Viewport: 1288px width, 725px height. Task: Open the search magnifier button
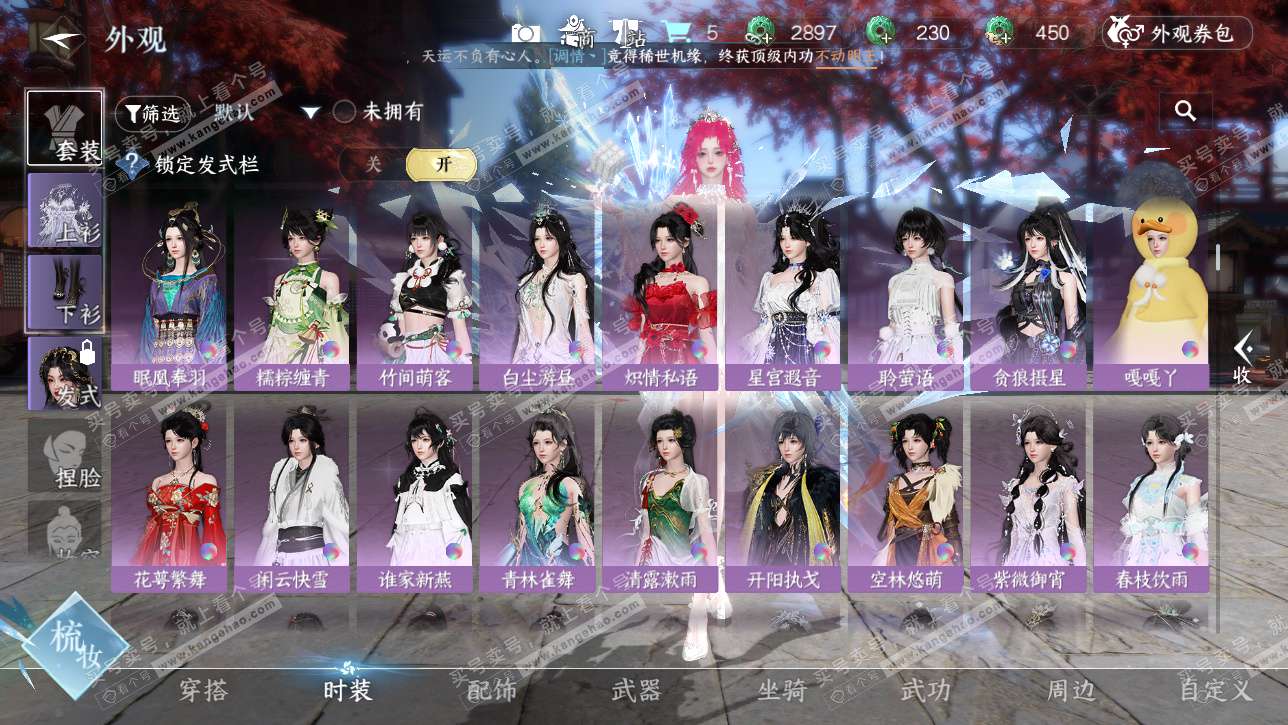(1186, 111)
